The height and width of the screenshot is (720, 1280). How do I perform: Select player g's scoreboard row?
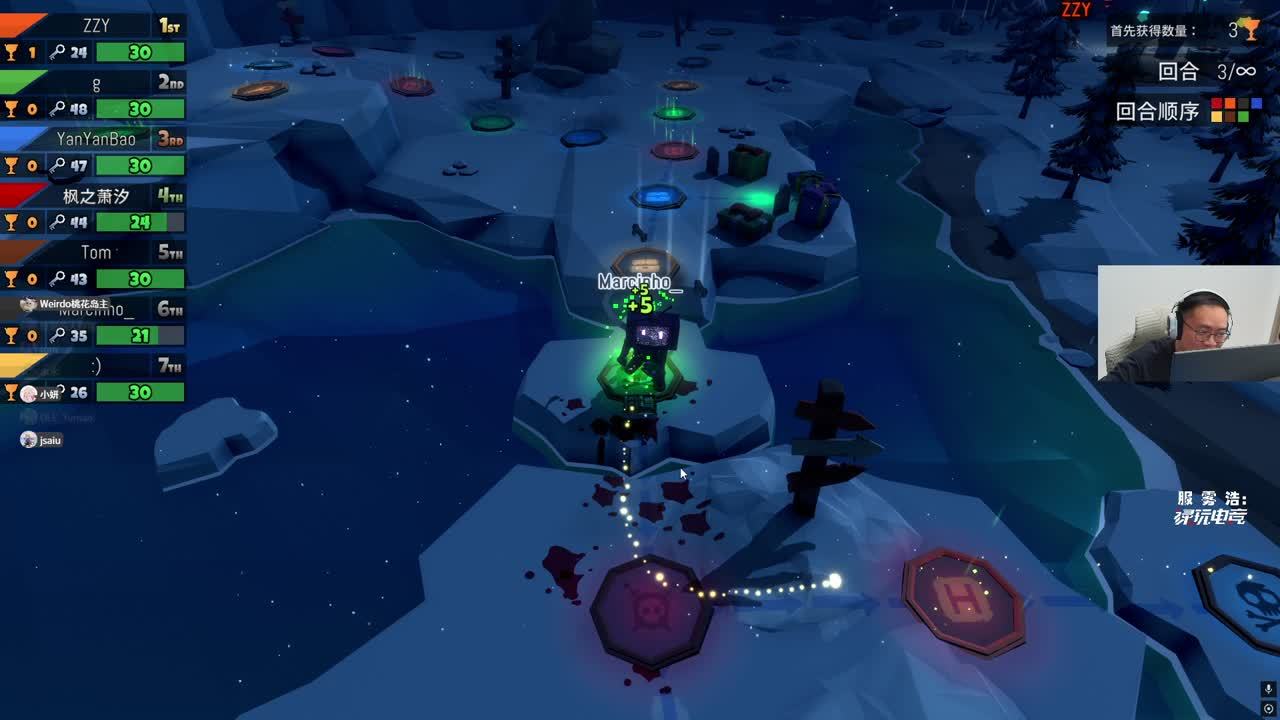coord(95,95)
